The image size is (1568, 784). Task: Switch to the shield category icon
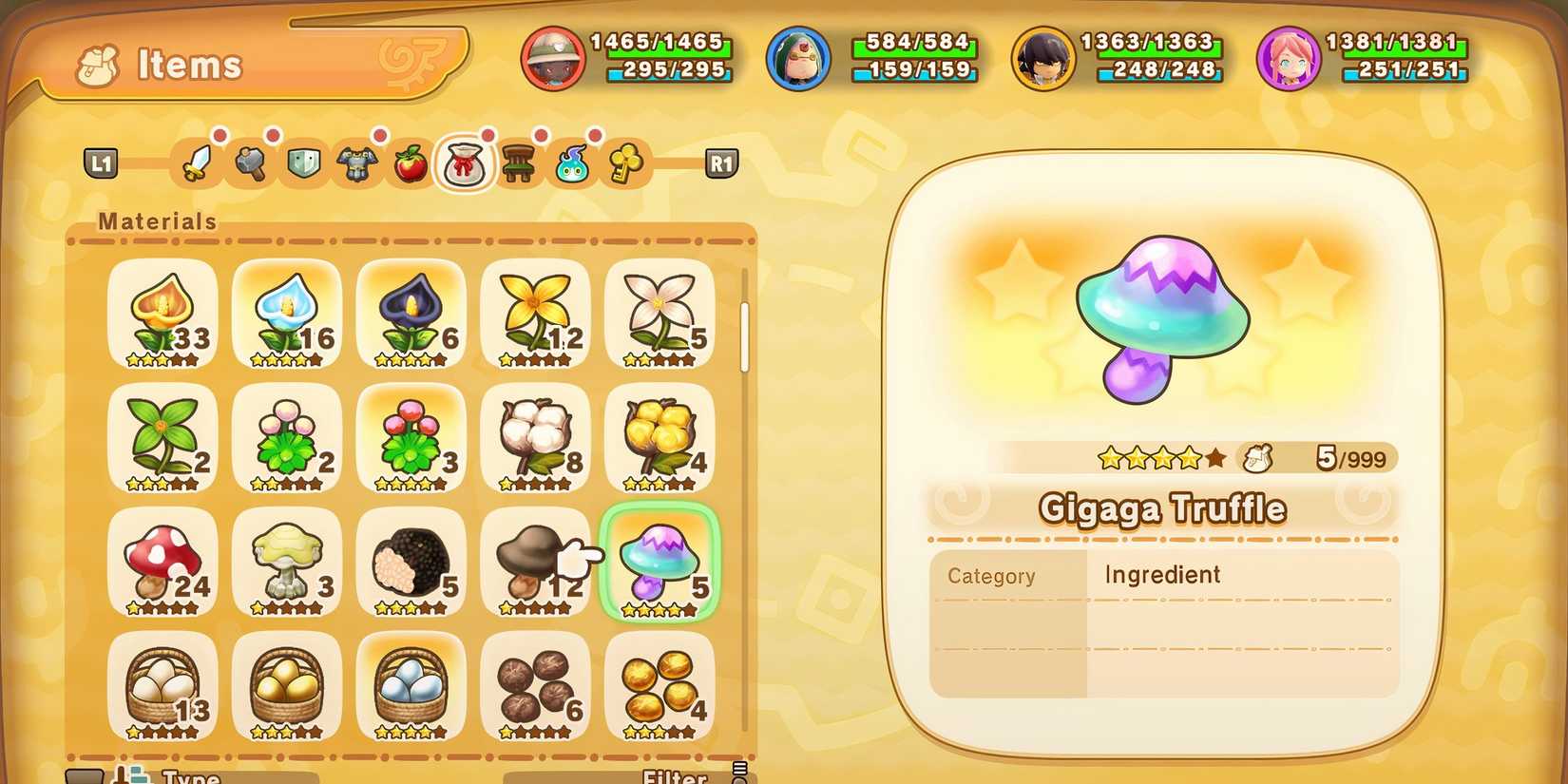[x=303, y=162]
